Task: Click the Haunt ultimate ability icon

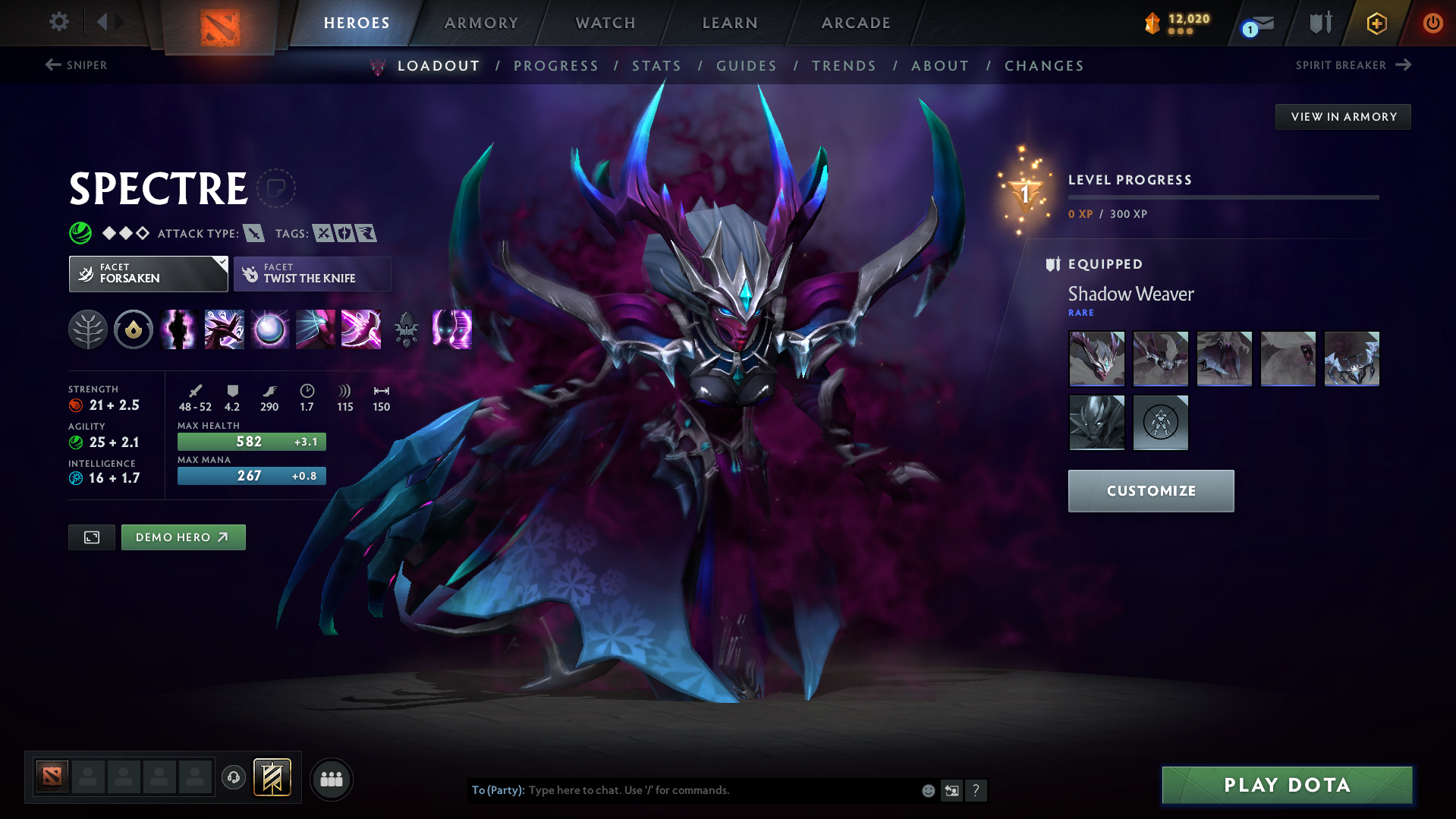Action: pyautogui.click(x=451, y=329)
